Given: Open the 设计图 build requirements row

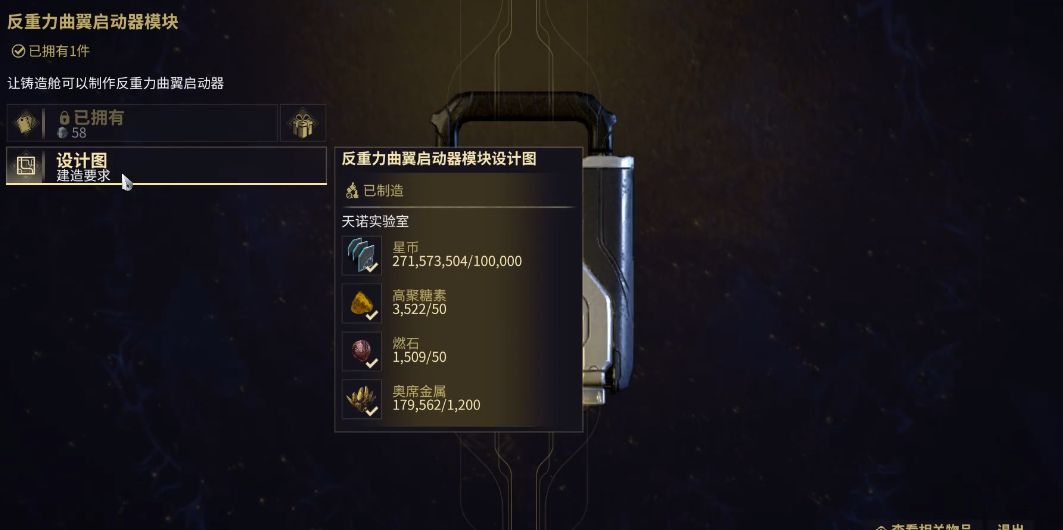Looking at the screenshot, I should click(166, 166).
